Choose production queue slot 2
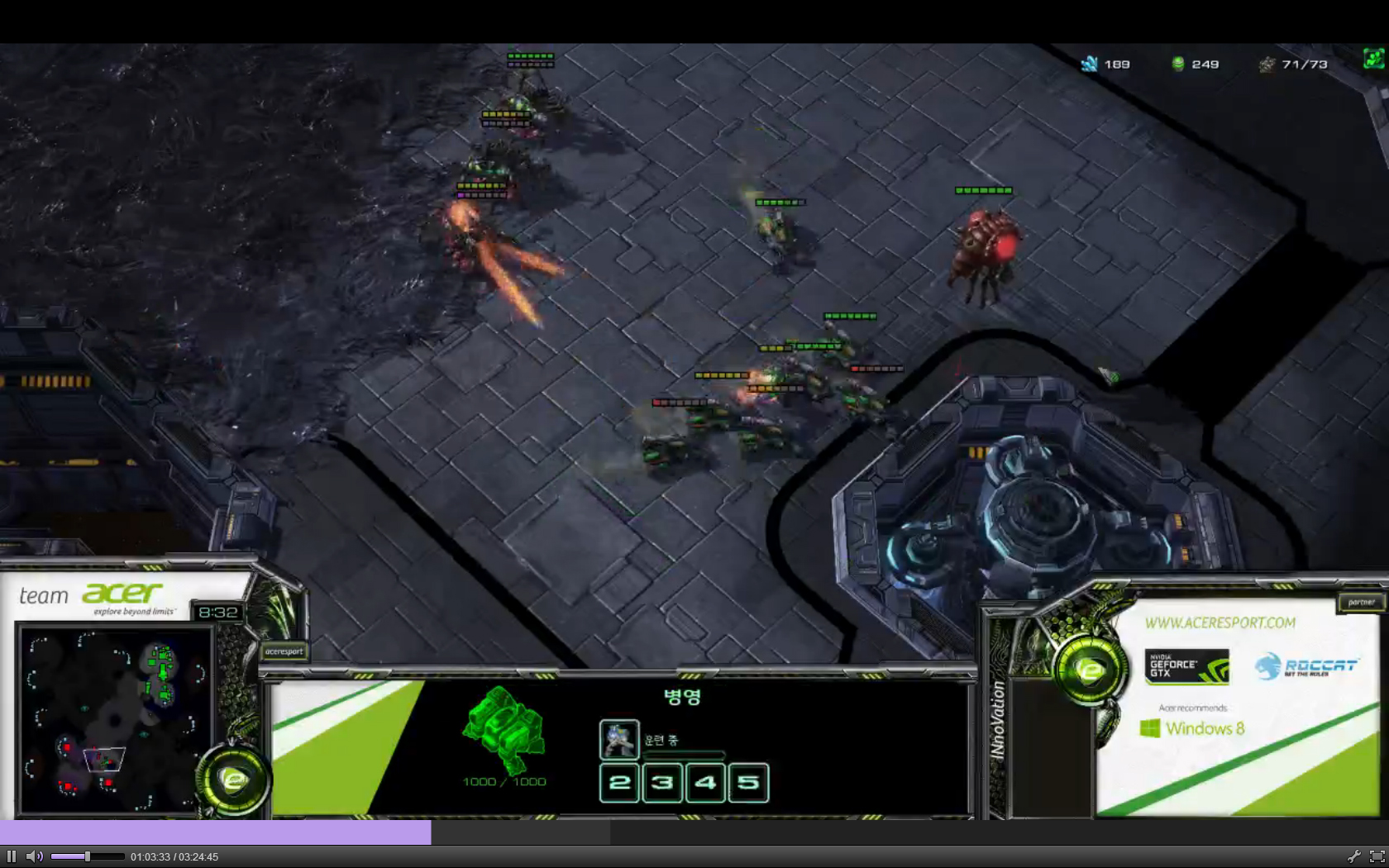The height and width of the screenshot is (868, 1389). click(x=619, y=782)
